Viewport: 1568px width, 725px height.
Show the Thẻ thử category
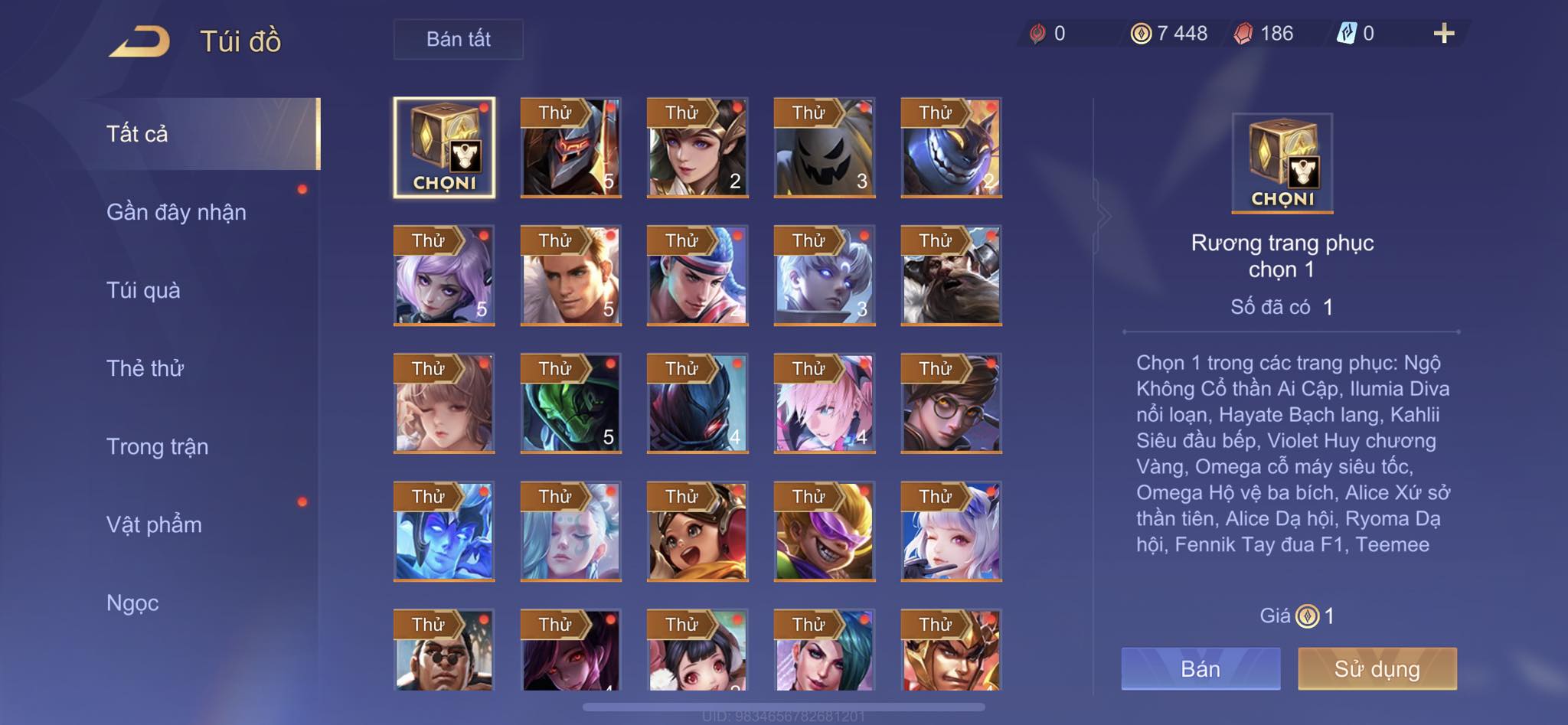145,368
